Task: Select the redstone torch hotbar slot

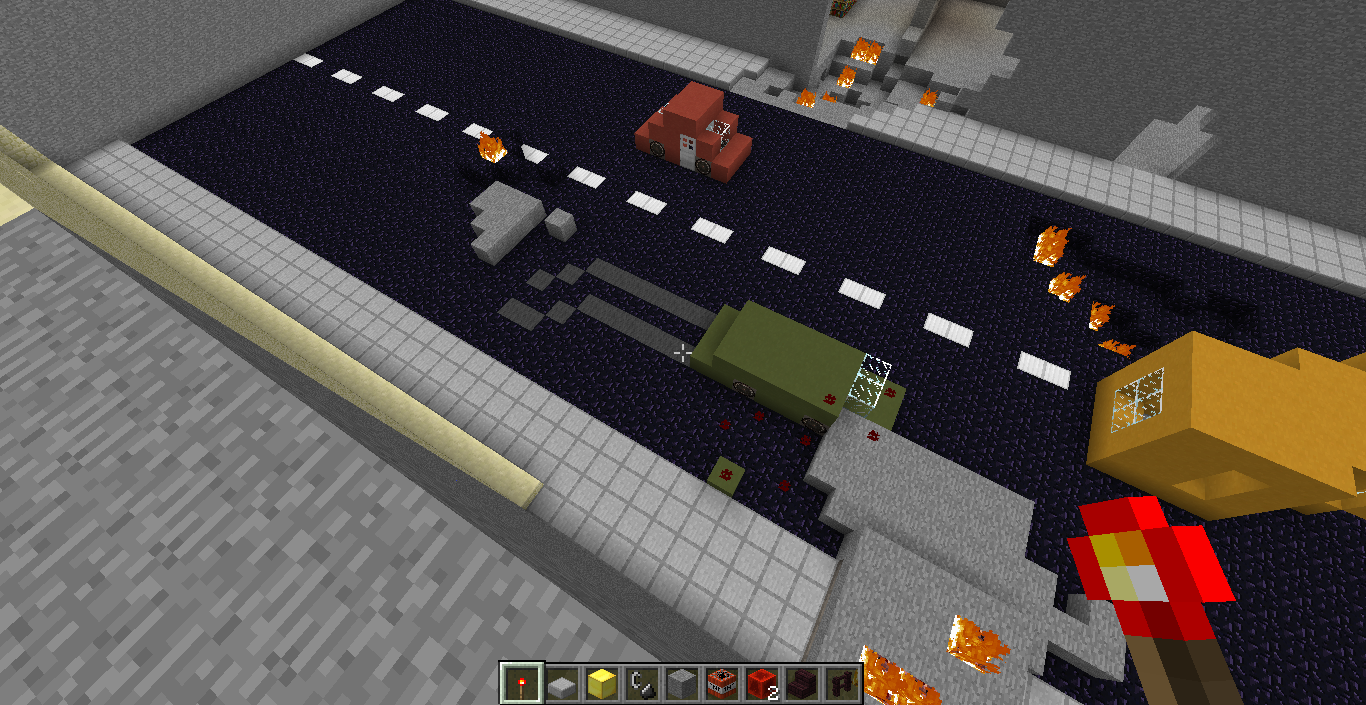Action: (x=521, y=684)
